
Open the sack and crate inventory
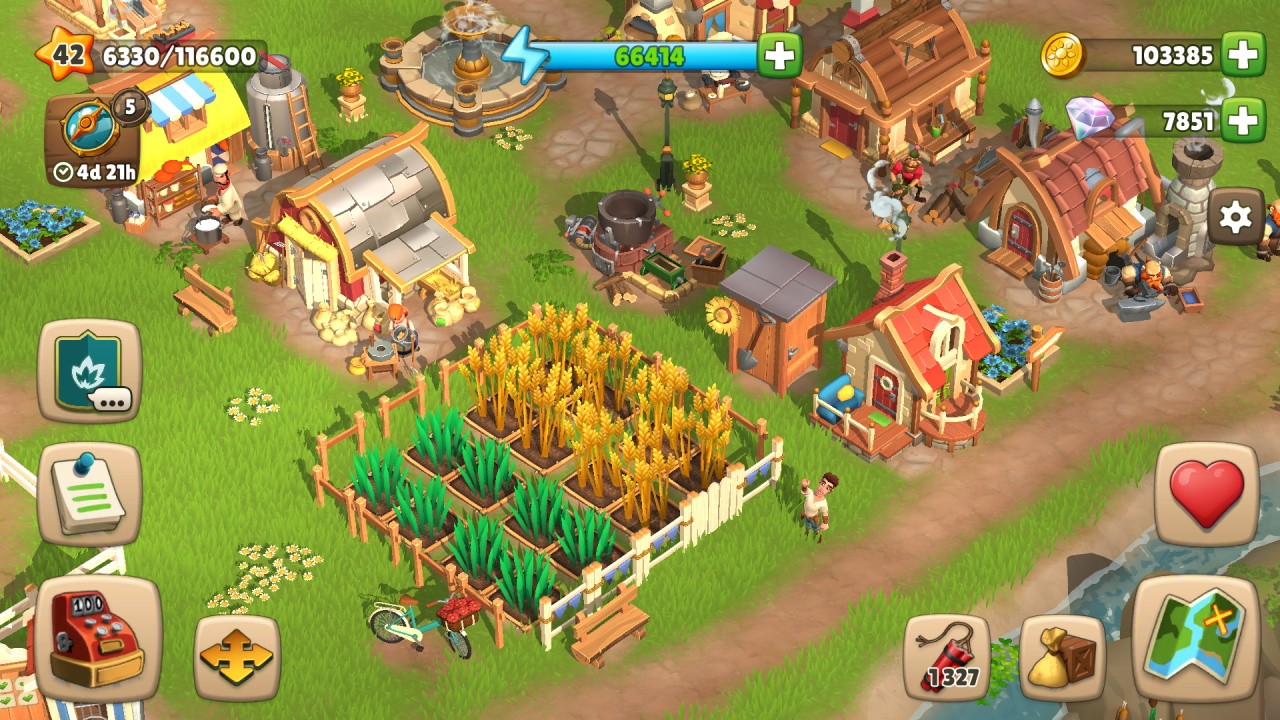coord(1063,657)
